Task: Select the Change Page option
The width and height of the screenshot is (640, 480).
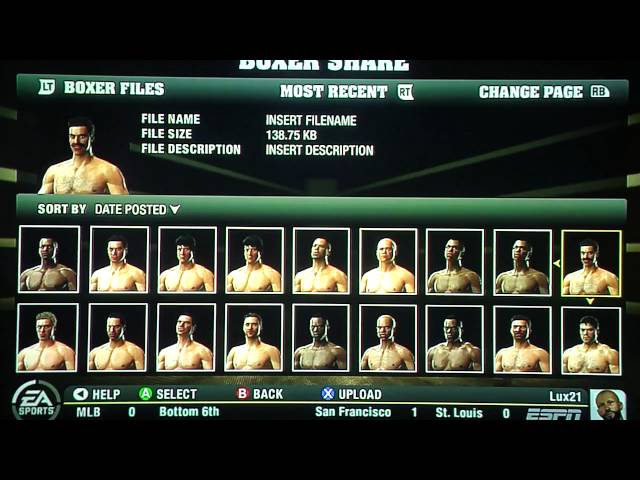Action: point(531,92)
